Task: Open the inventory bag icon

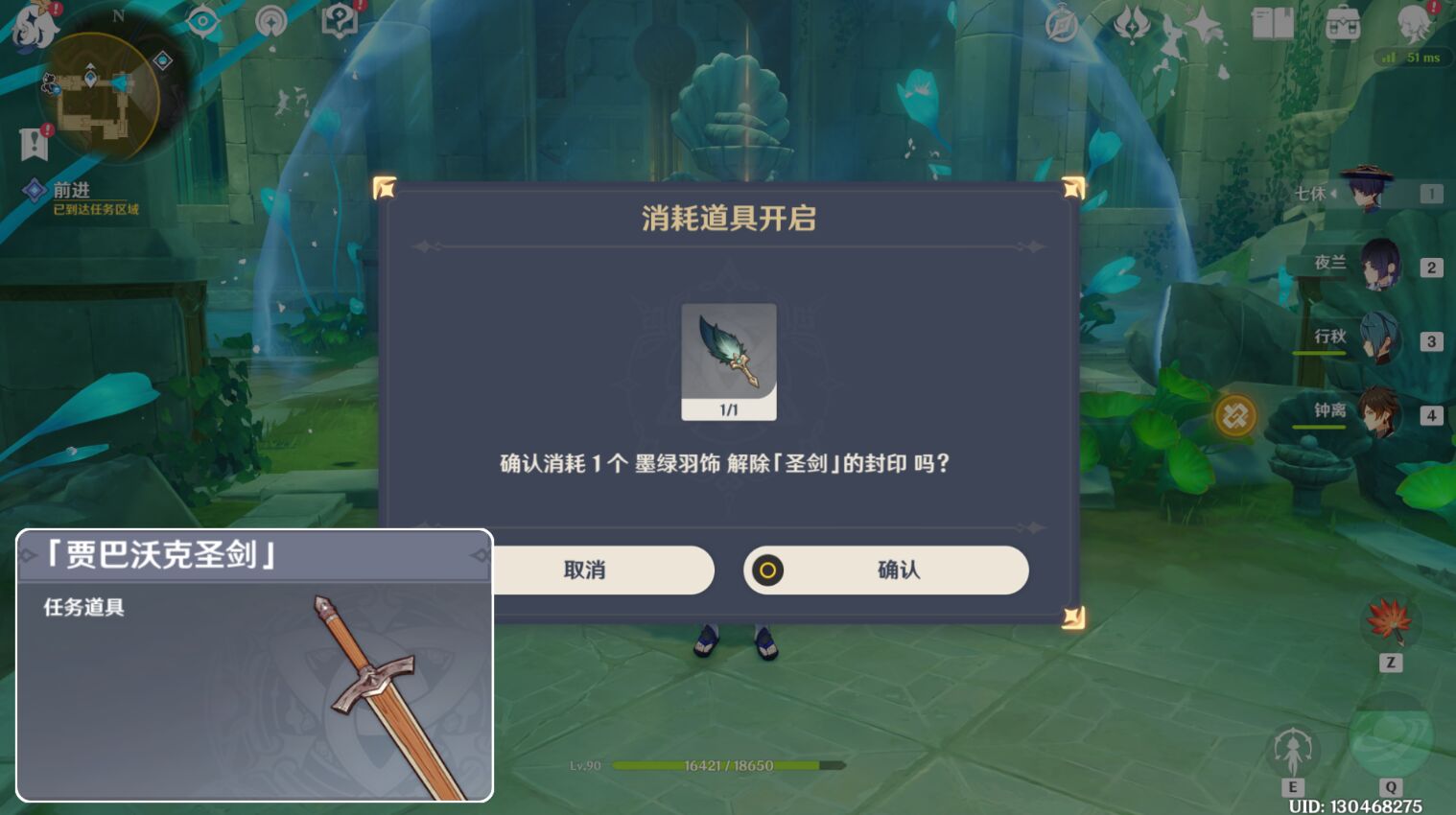Action: click(x=1341, y=25)
